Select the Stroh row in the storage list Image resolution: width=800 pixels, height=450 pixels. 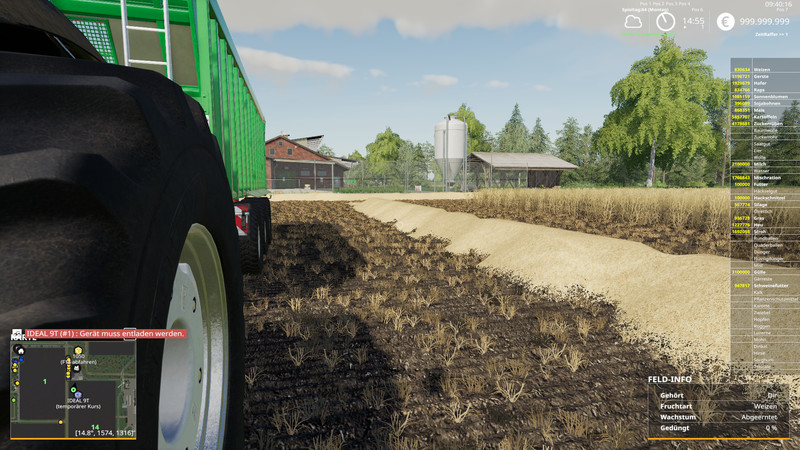[764, 231]
